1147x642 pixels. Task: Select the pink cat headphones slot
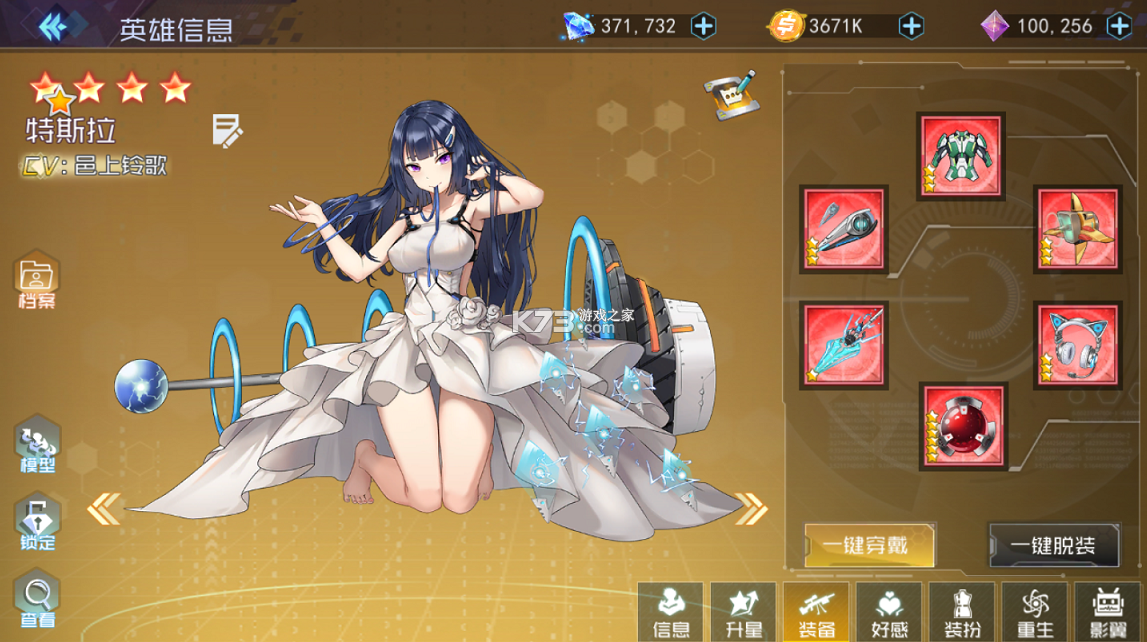pyautogui.click(x=1077, y=345)
